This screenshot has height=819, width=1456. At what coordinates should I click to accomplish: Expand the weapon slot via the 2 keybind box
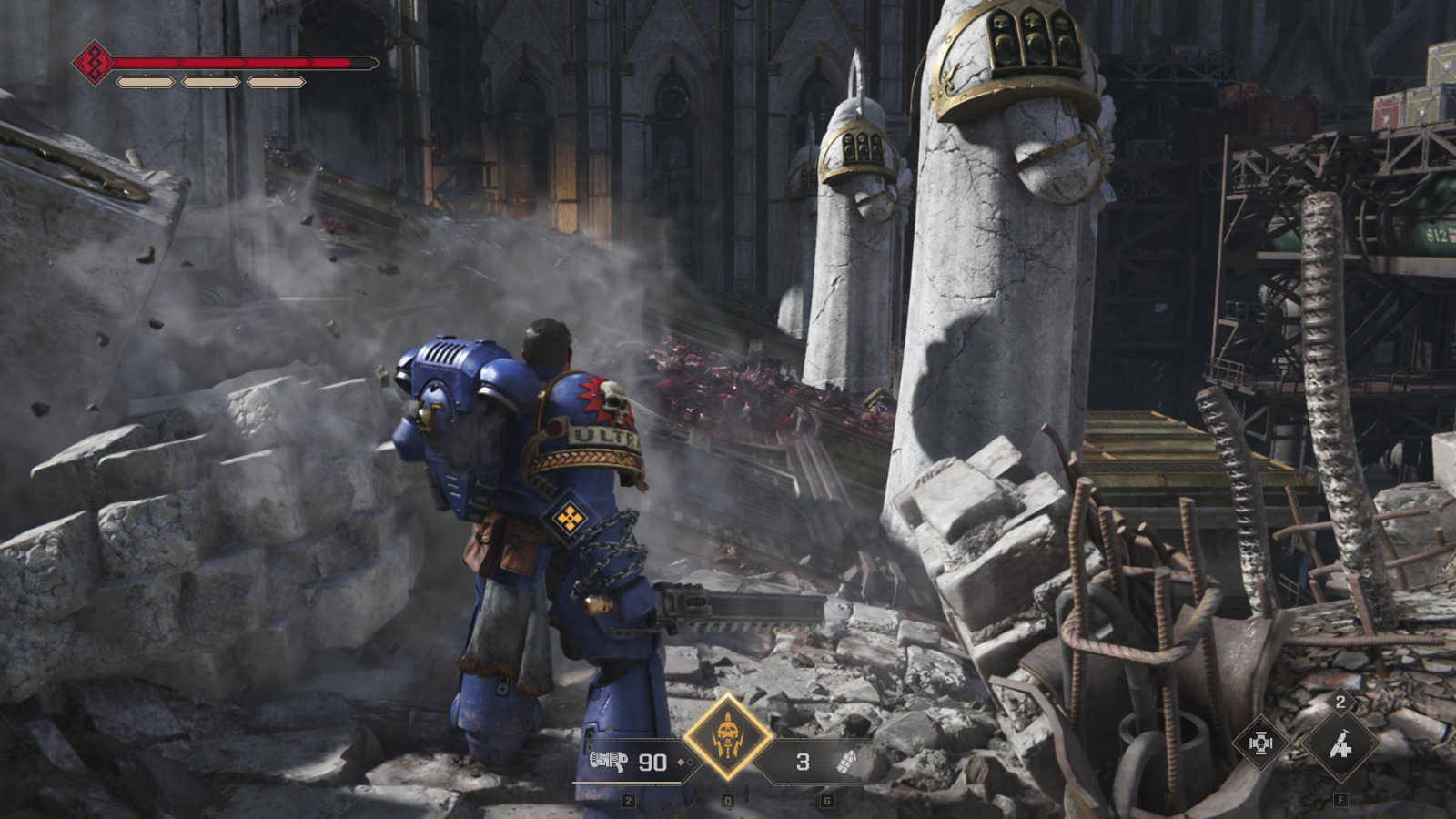(628, 800)
